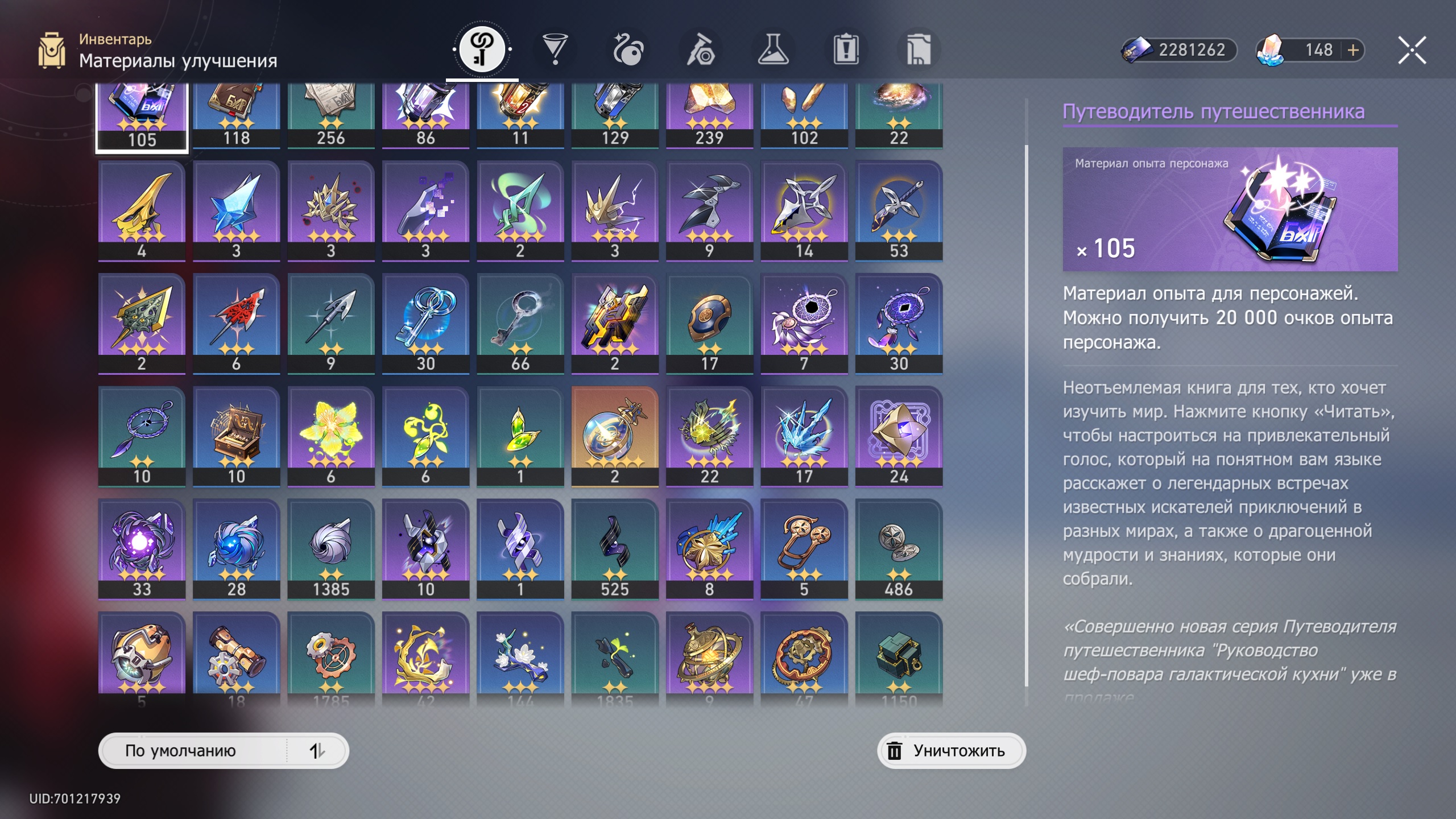
Task: Close the inventory screen
Action: click(1412, 50)
